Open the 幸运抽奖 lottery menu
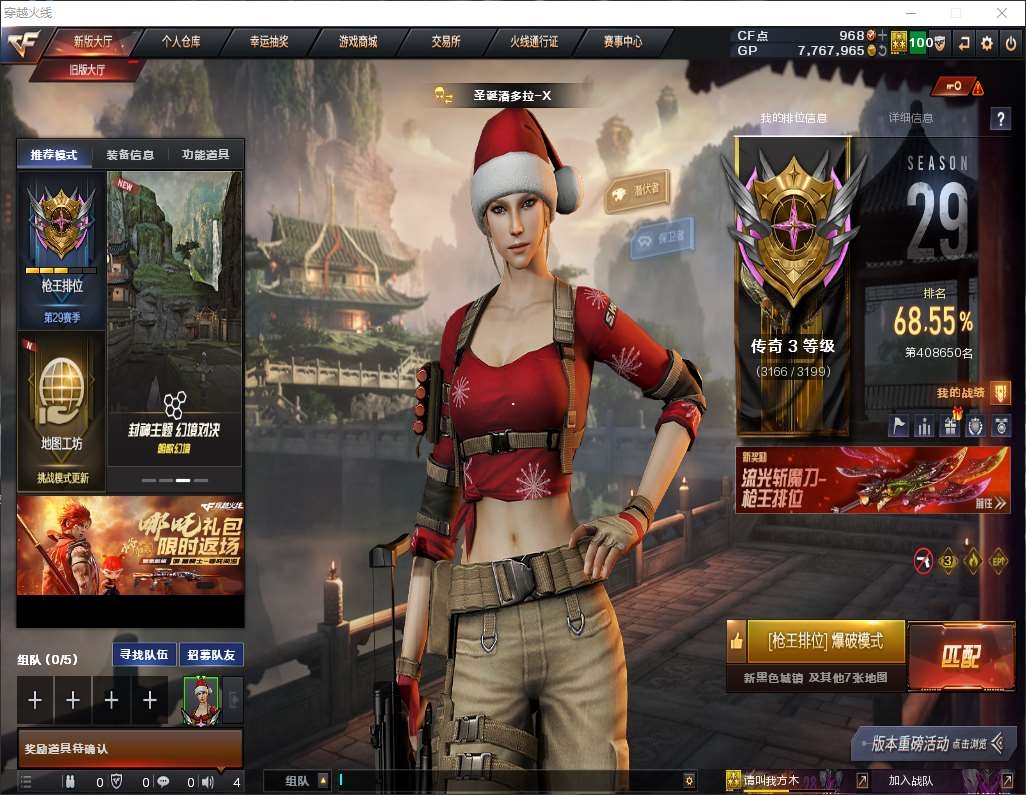1026x795 pixels. click(x=269, y=42)
